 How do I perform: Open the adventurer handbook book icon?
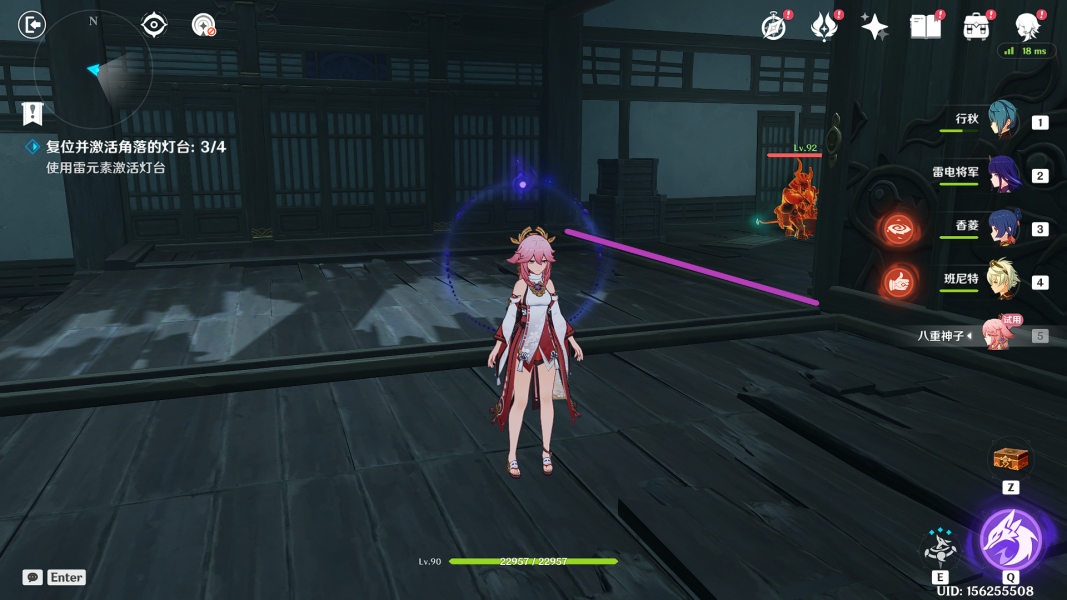(x=925, y=27)
